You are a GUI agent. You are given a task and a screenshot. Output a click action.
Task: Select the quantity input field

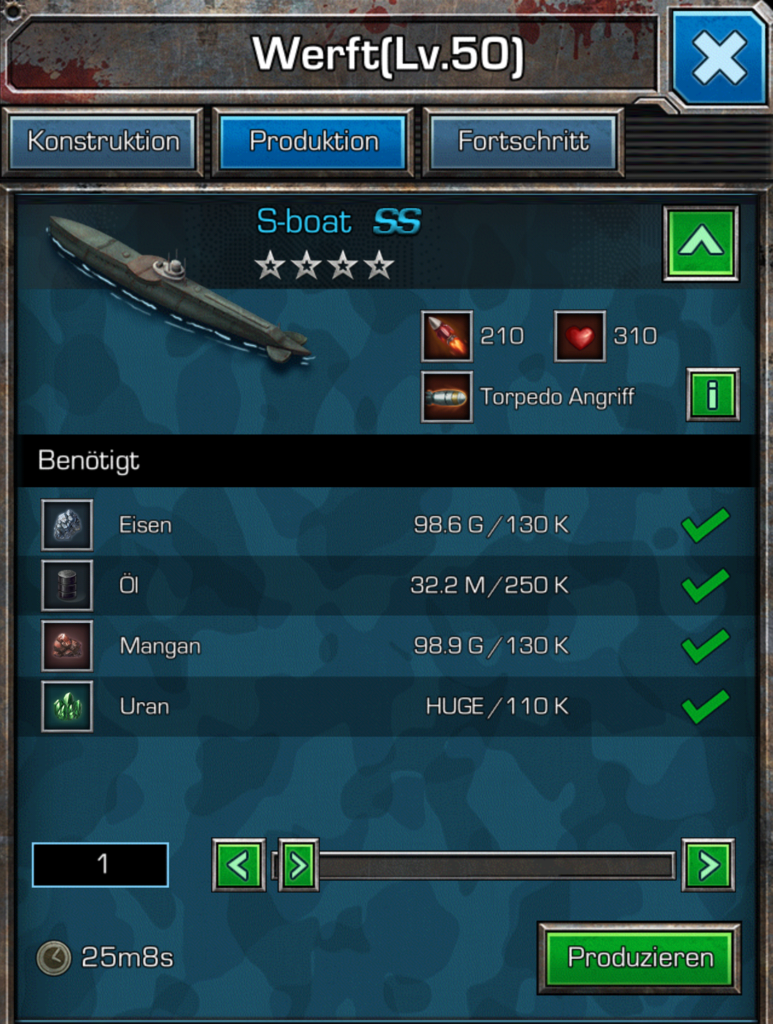100,865
